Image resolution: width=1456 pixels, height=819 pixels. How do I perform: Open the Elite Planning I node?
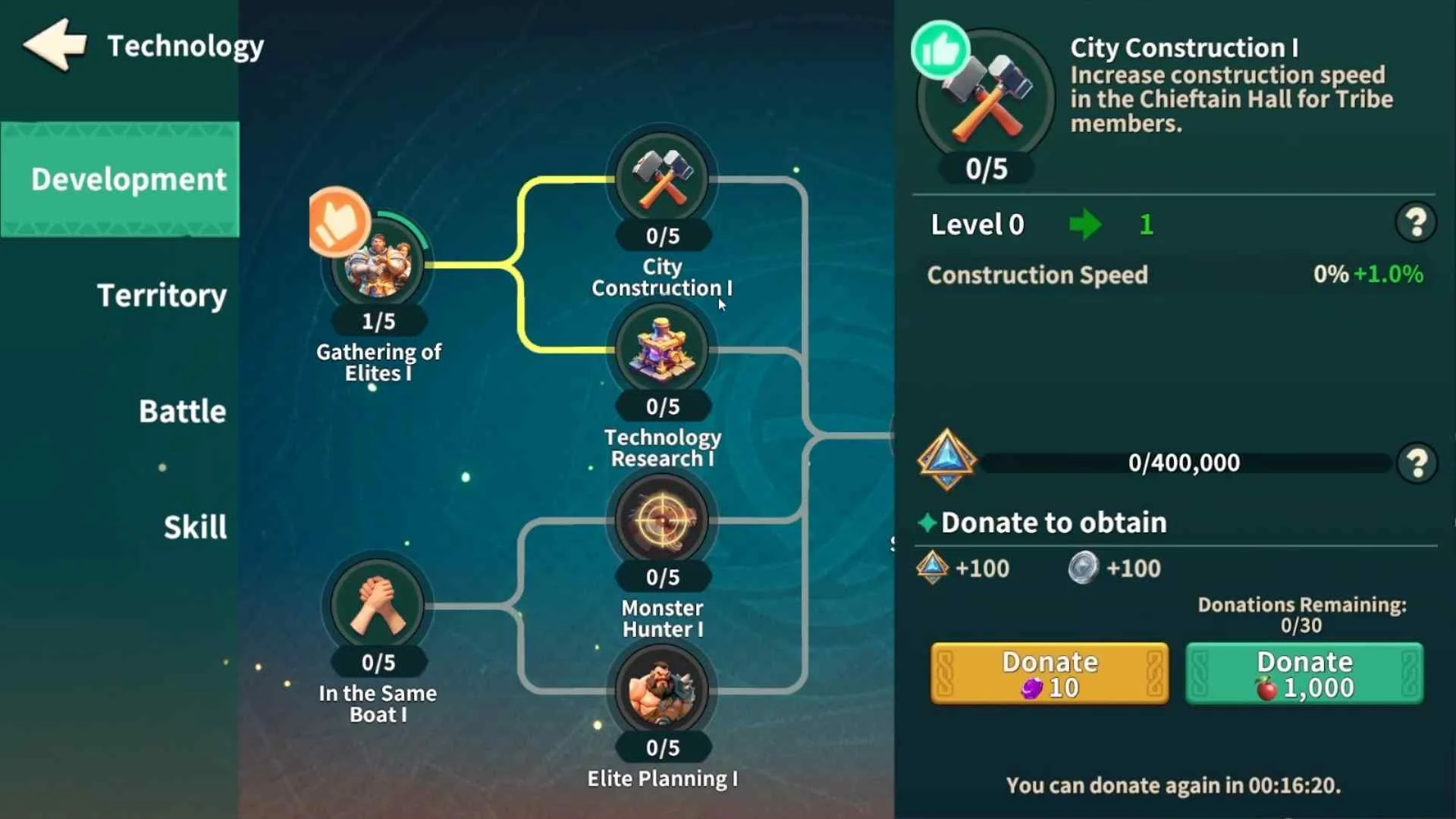(661, 692)
